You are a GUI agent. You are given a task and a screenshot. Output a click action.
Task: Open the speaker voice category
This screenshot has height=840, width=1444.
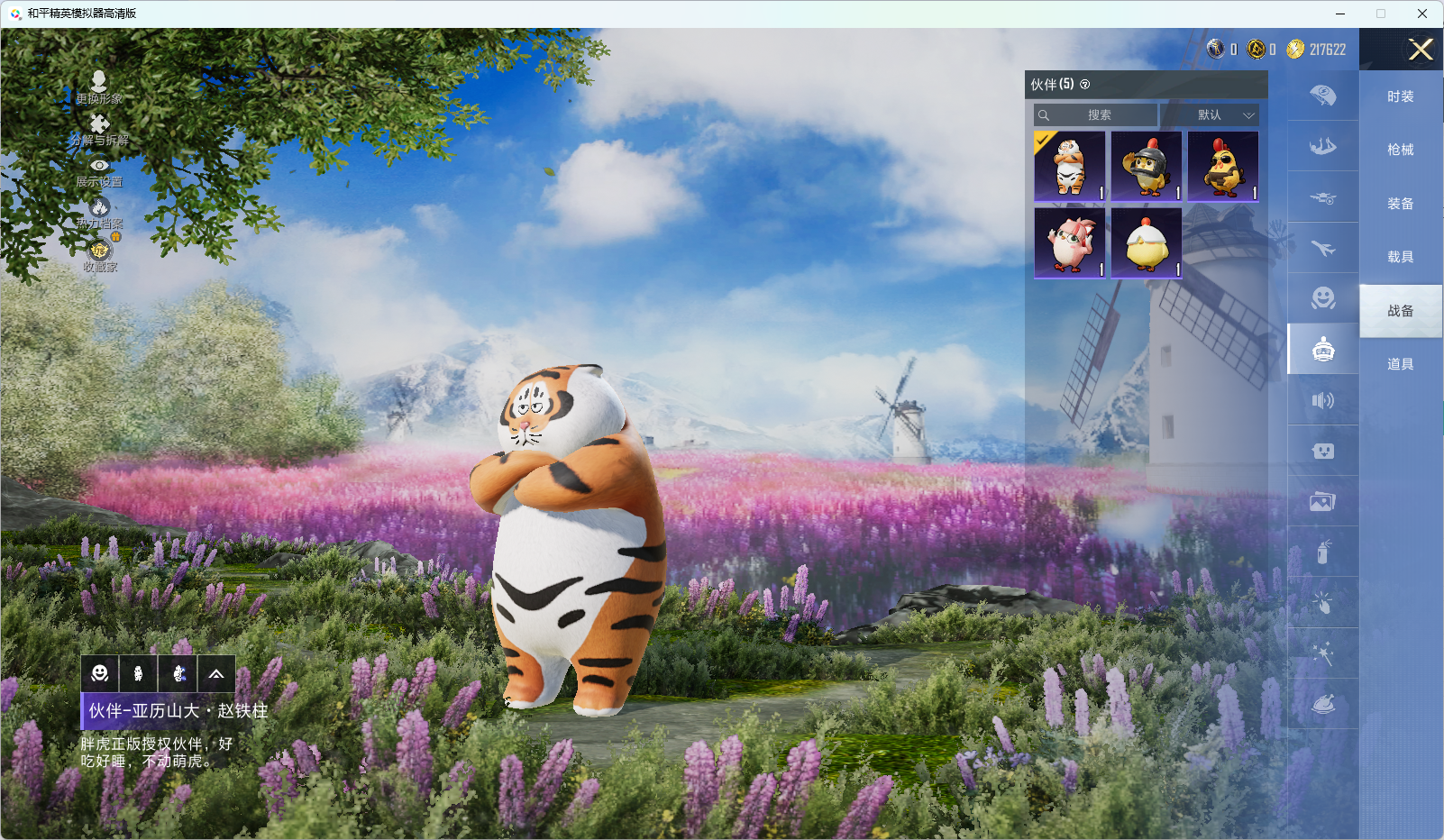pyautogui.click(x=1322, y=400)
